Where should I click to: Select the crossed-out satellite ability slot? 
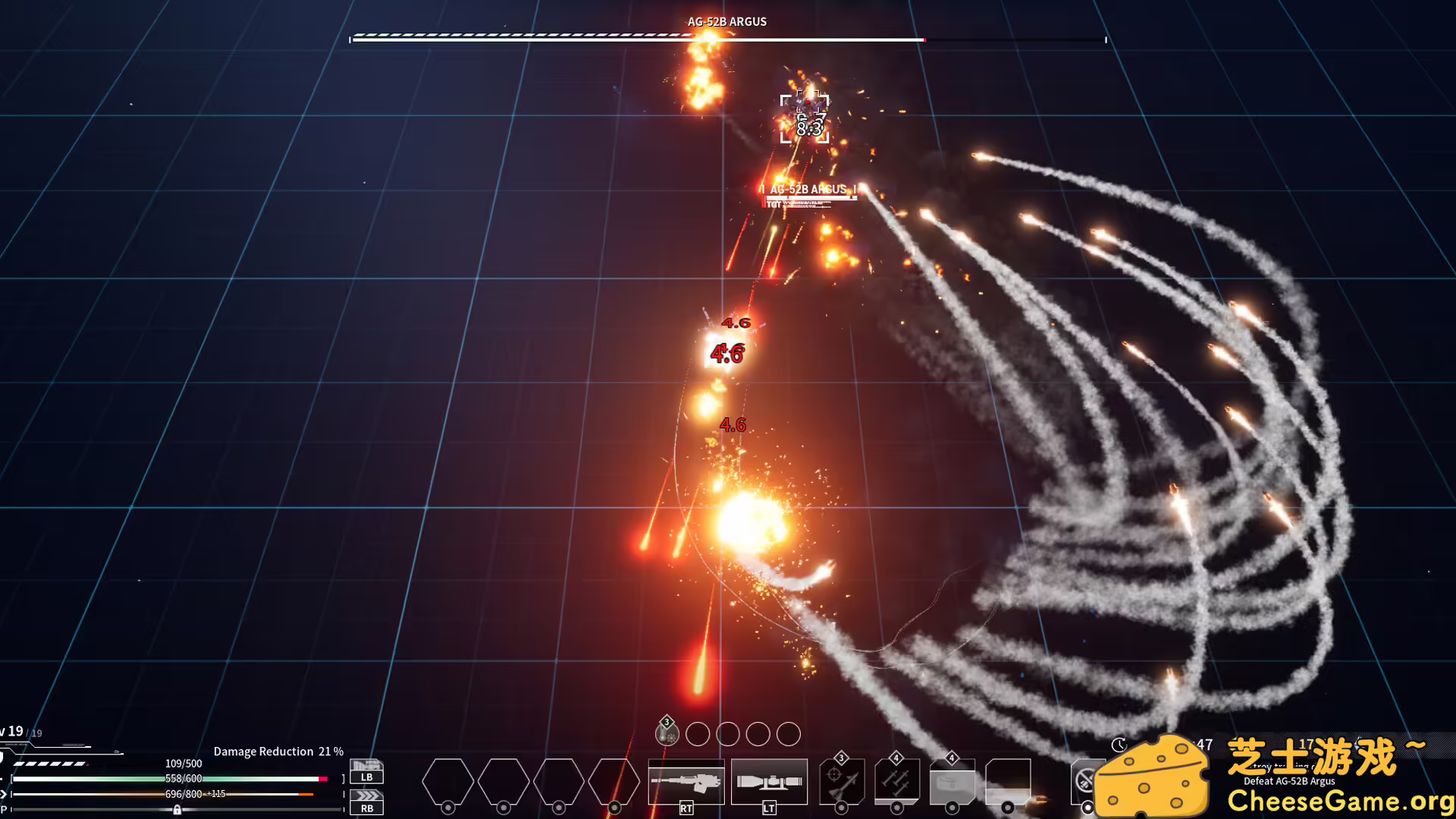point(1085,780)
